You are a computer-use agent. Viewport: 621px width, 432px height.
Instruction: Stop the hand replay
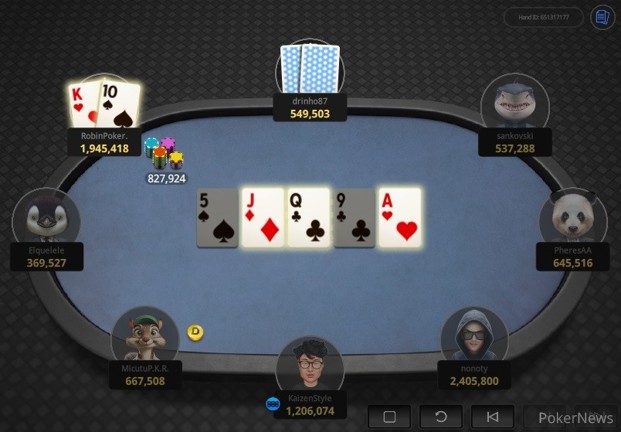(x=389, y=417)
